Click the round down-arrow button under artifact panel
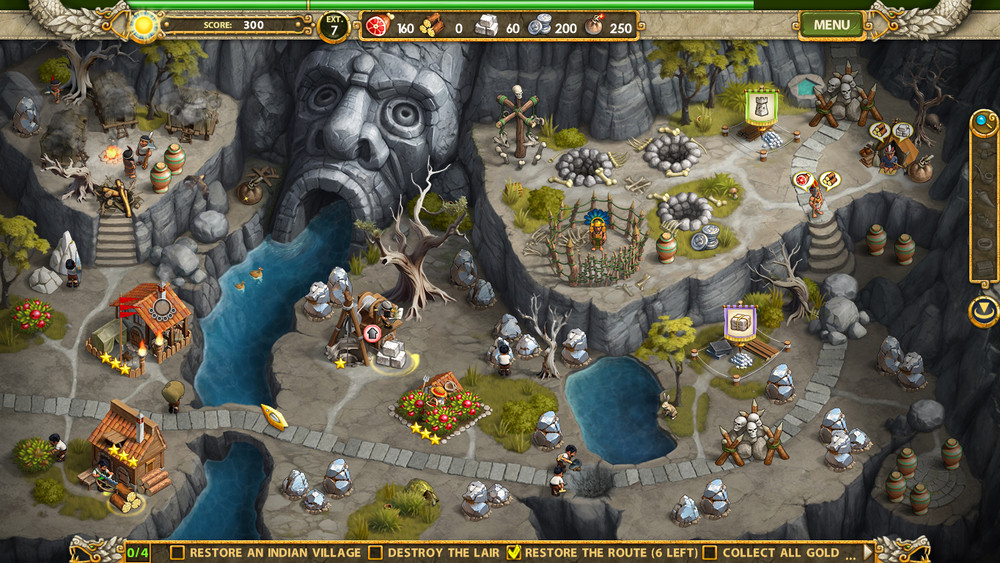 click(984, 311)
